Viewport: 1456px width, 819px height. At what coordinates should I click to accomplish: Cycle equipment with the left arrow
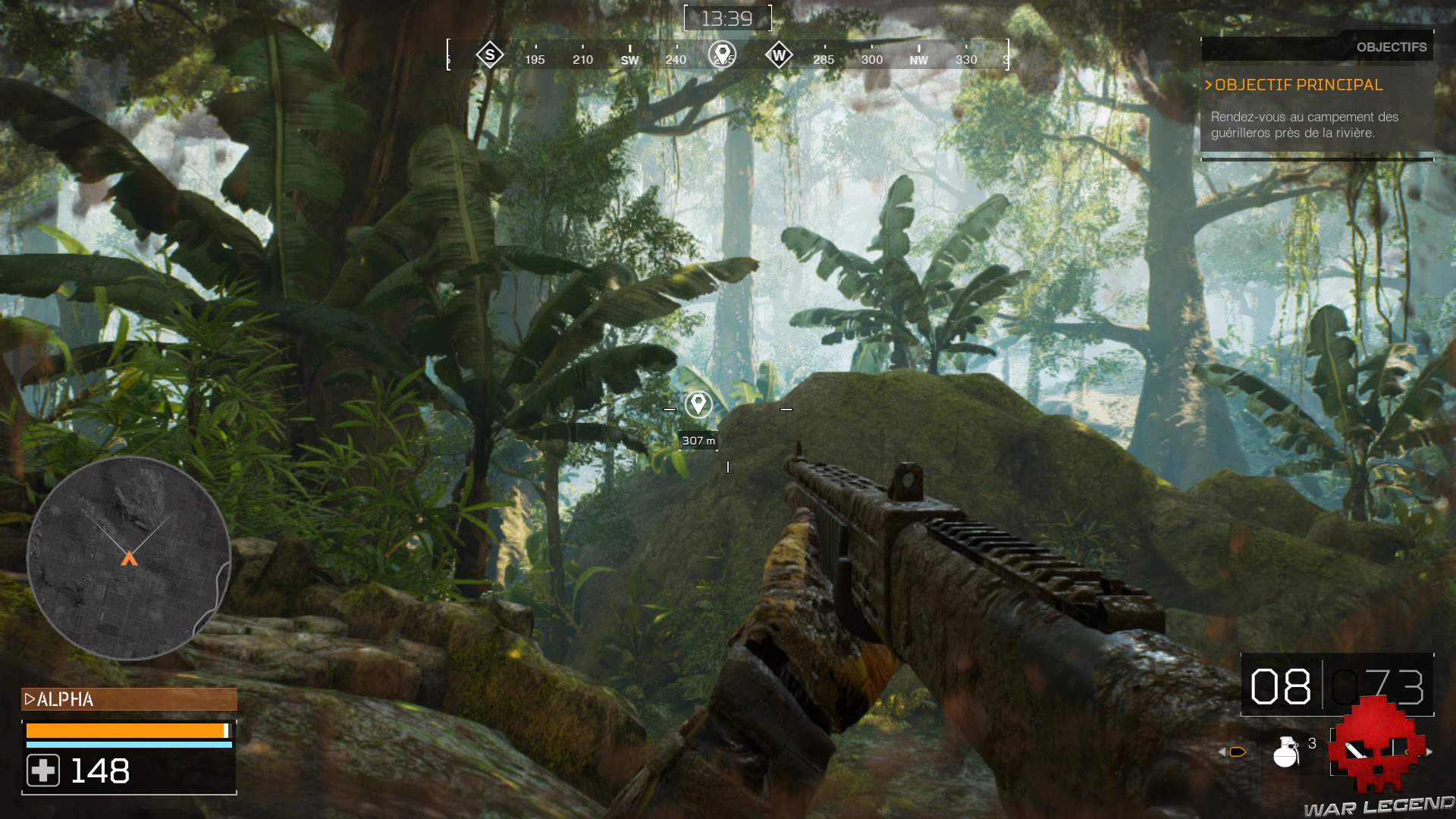point(1222,752)
